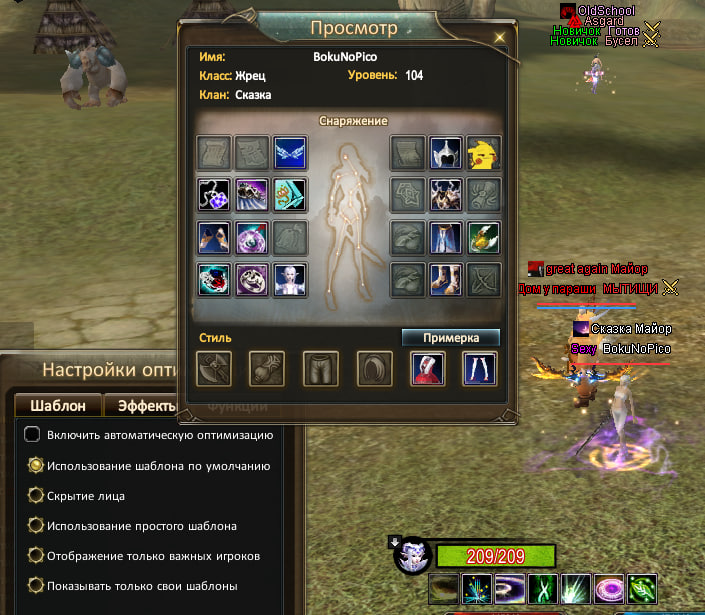705x615 pixels.
Task: Choose the Скрытие лица option
Action: pos(34,496)
